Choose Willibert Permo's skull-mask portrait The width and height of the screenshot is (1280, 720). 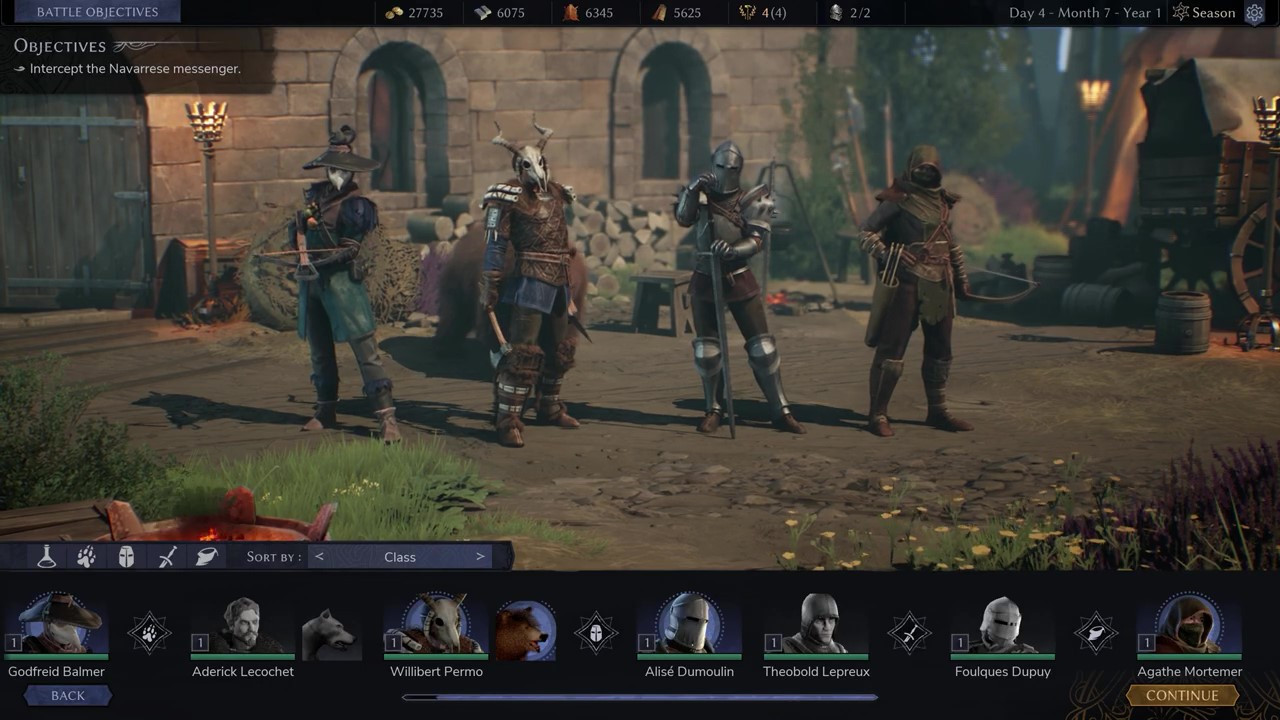click(437, 626)
